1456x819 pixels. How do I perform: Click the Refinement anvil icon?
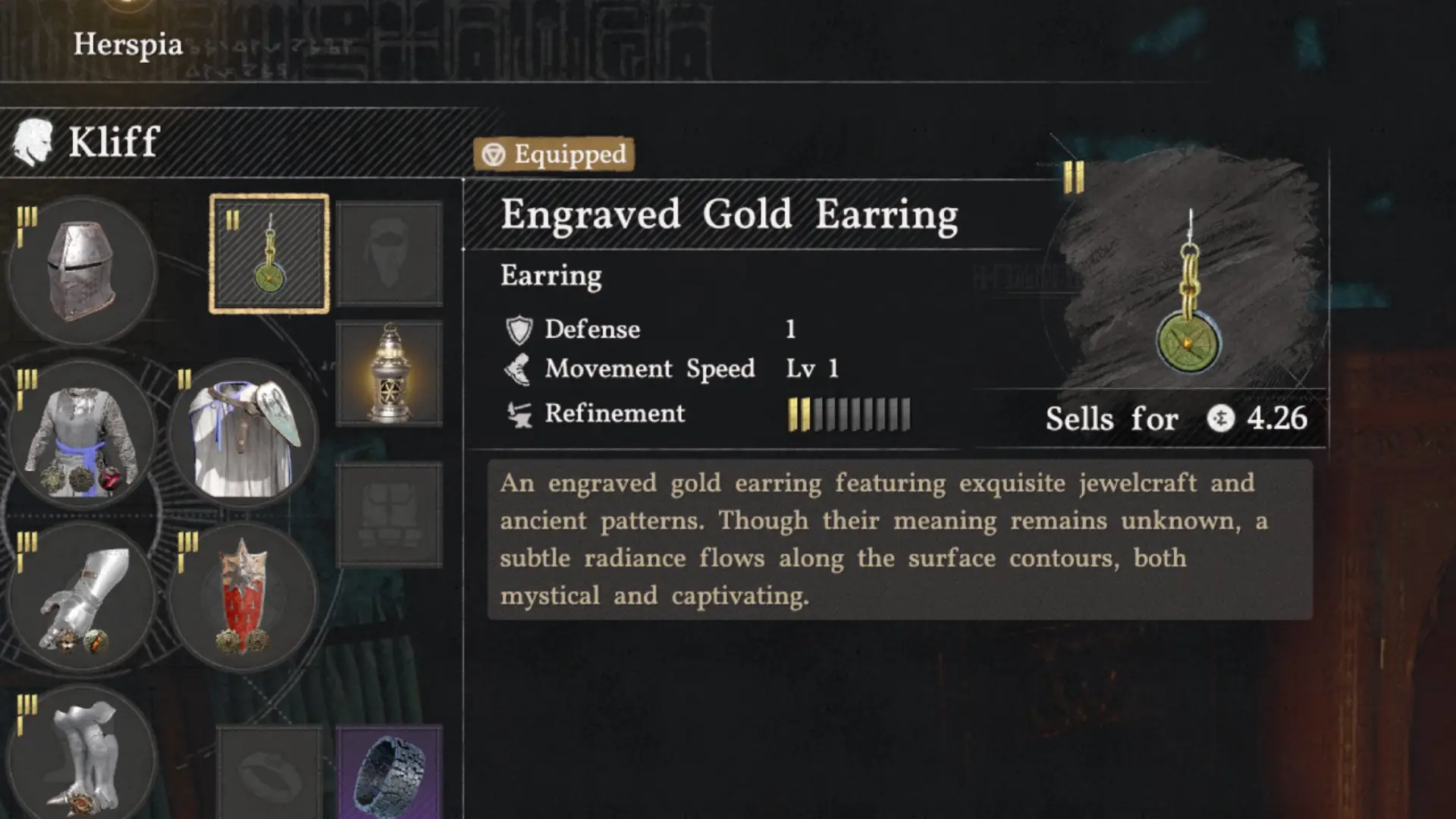(x=517, y=413)
